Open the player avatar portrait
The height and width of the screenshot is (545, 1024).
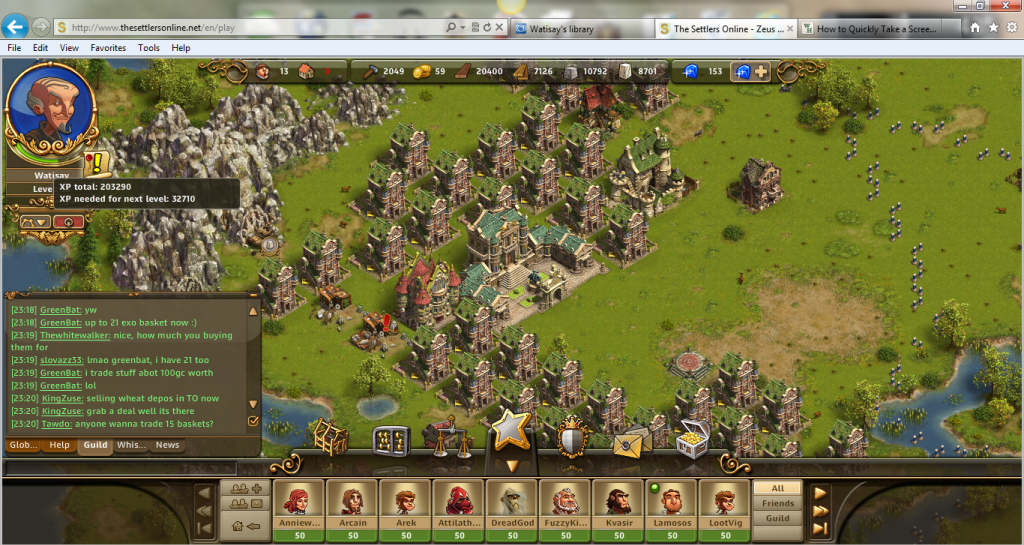click(51, 112)
